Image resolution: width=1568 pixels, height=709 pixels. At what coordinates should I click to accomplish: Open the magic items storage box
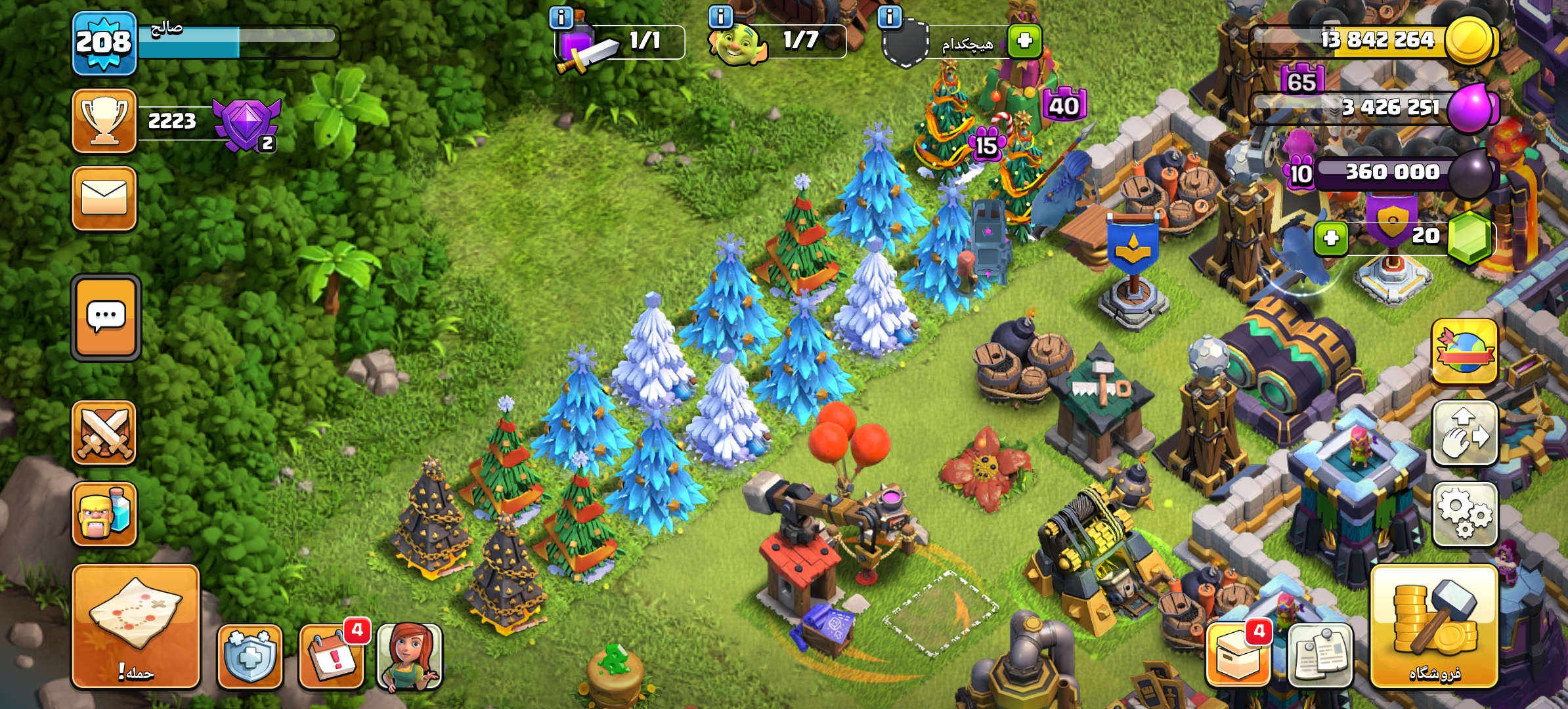pyautogui.click(x=1238, y=656)
